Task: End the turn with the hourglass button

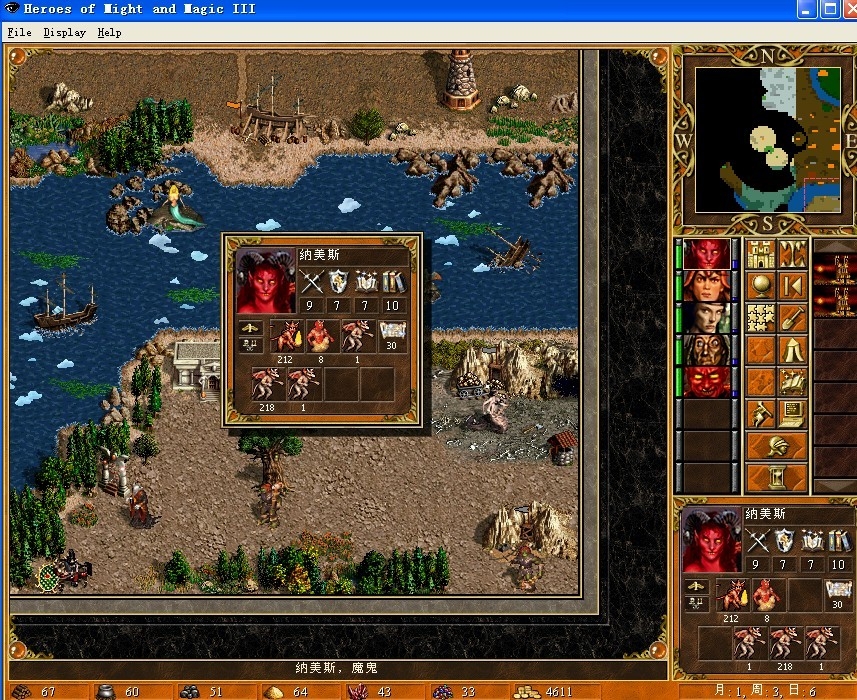Action: click(778, 477)
